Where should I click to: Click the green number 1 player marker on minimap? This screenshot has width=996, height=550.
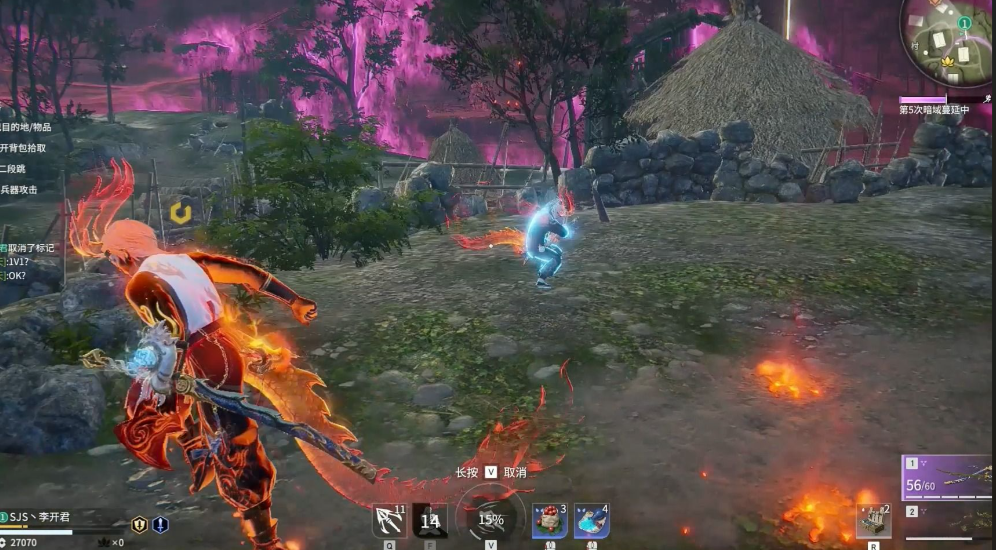coord(964,22)
